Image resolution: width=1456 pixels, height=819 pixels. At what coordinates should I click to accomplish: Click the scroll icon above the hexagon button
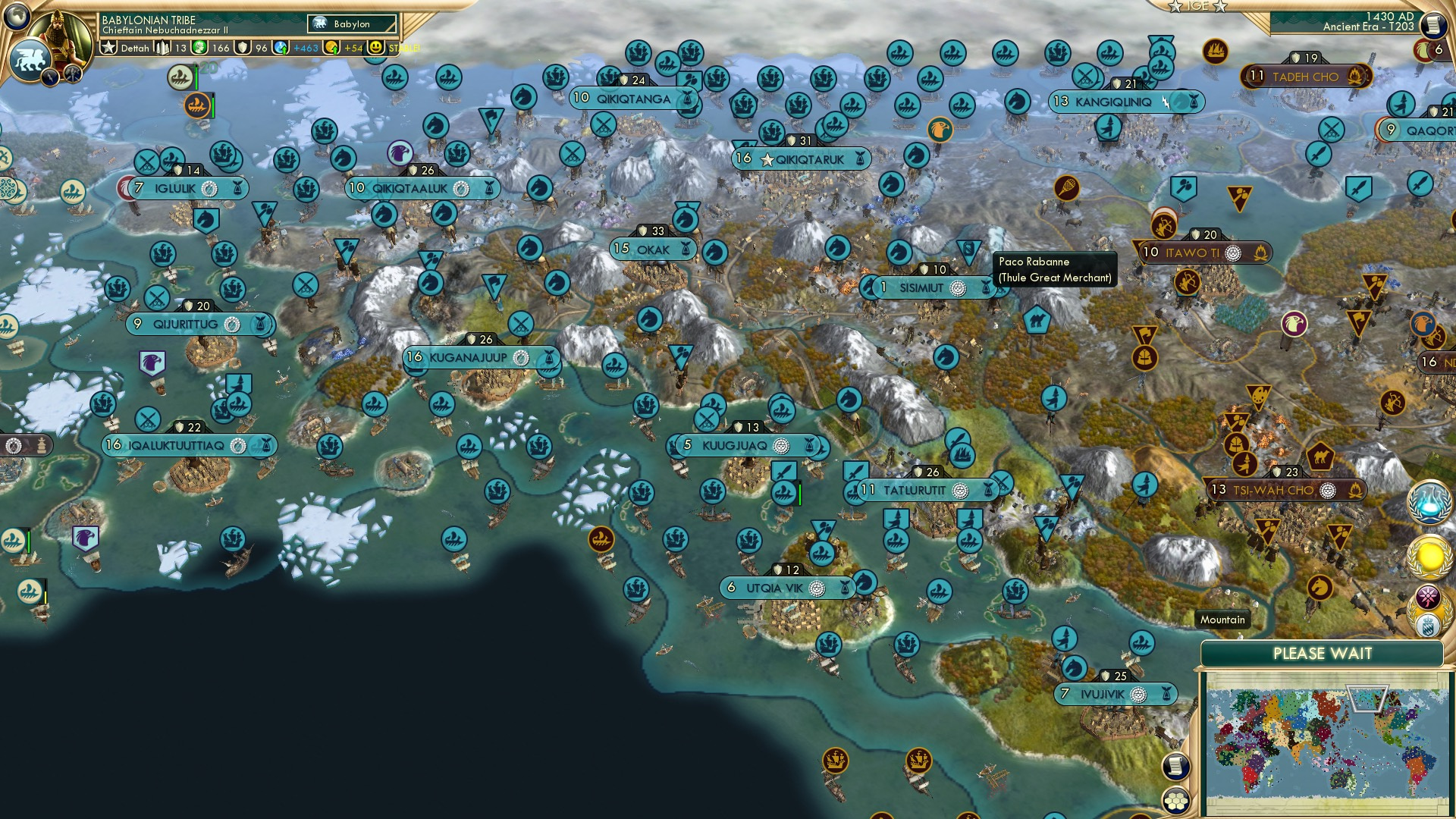click(1175, 767)
